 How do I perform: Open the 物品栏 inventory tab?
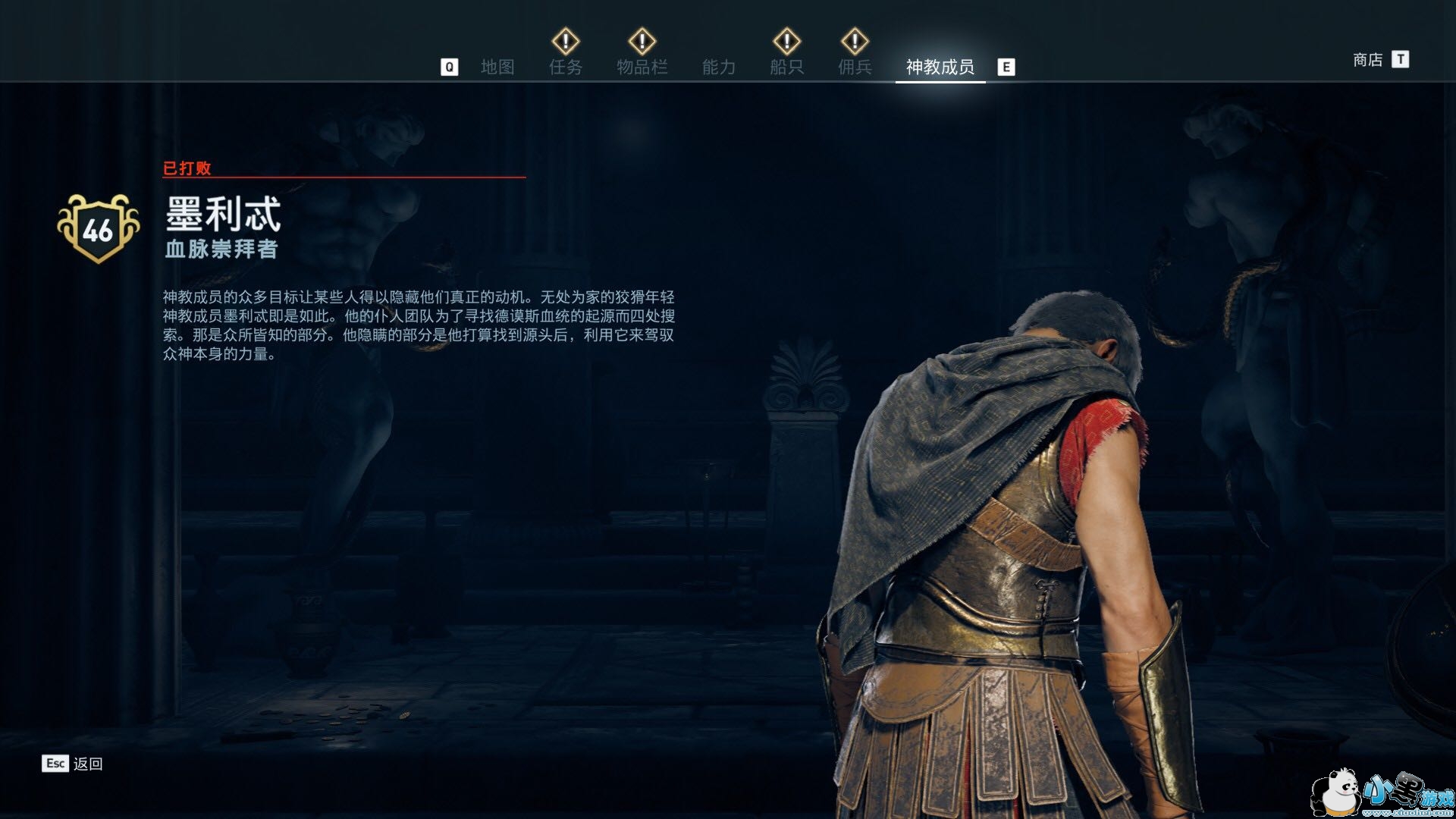[x=642, y=67]
